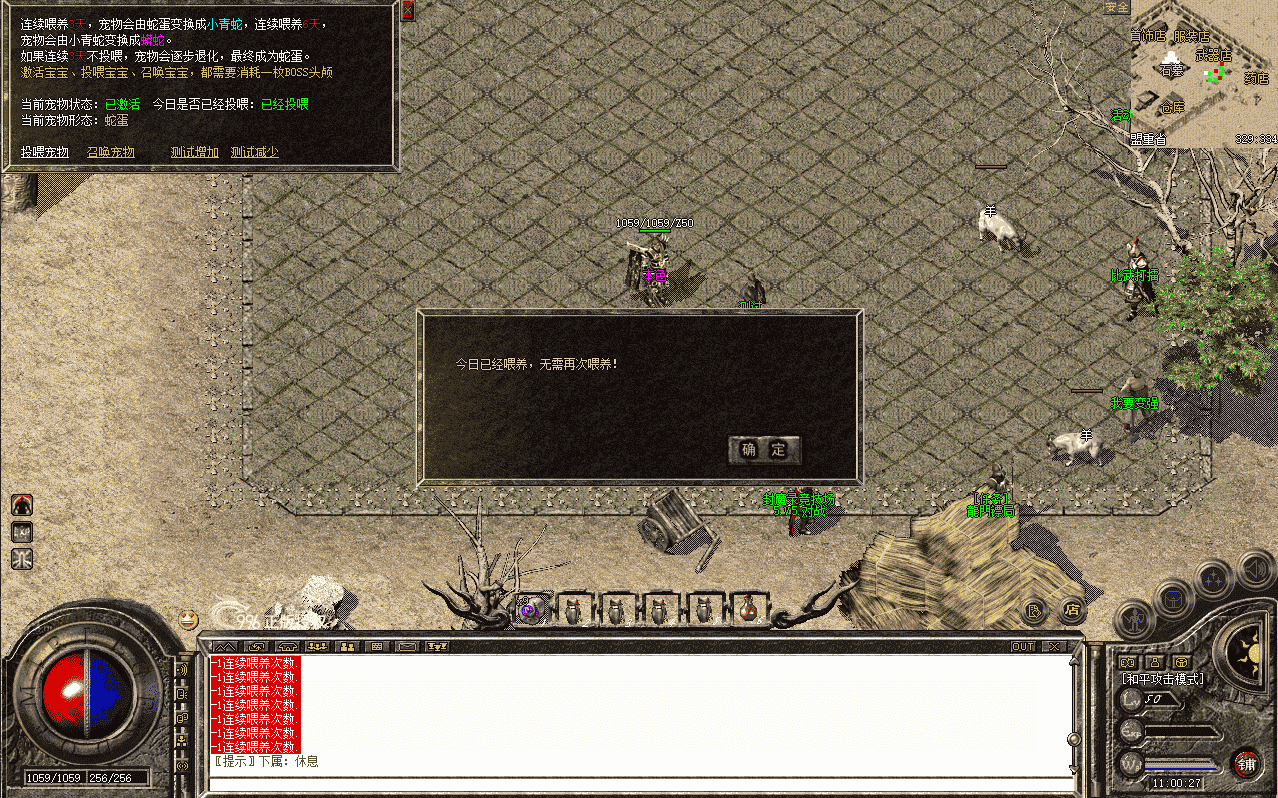Confirm the already-fed dialog with 确定
Screen dimensions: 1278x798
[x=764, y=450]
